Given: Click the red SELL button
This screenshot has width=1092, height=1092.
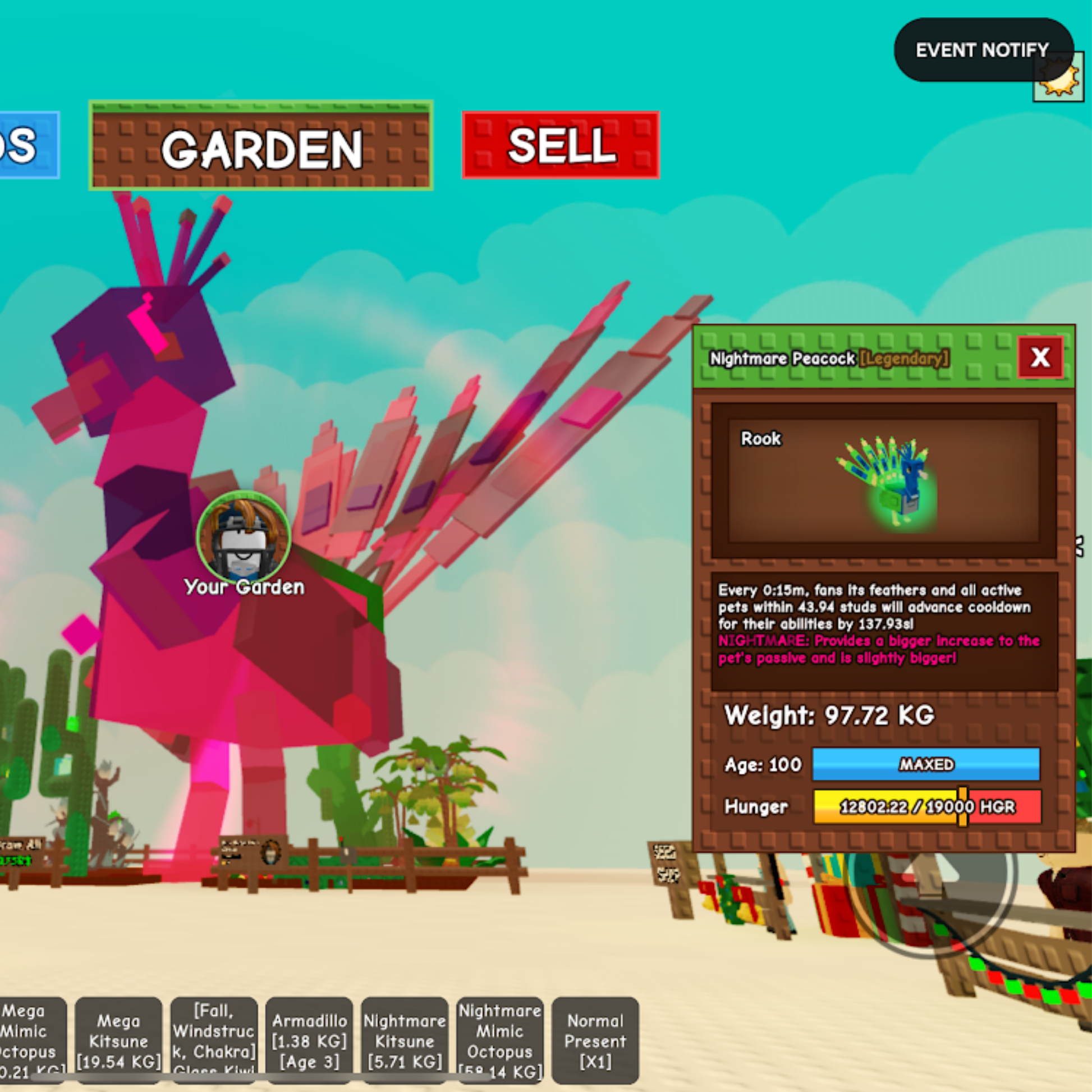Looking at the screenshot, I should [x=561, y=145].
